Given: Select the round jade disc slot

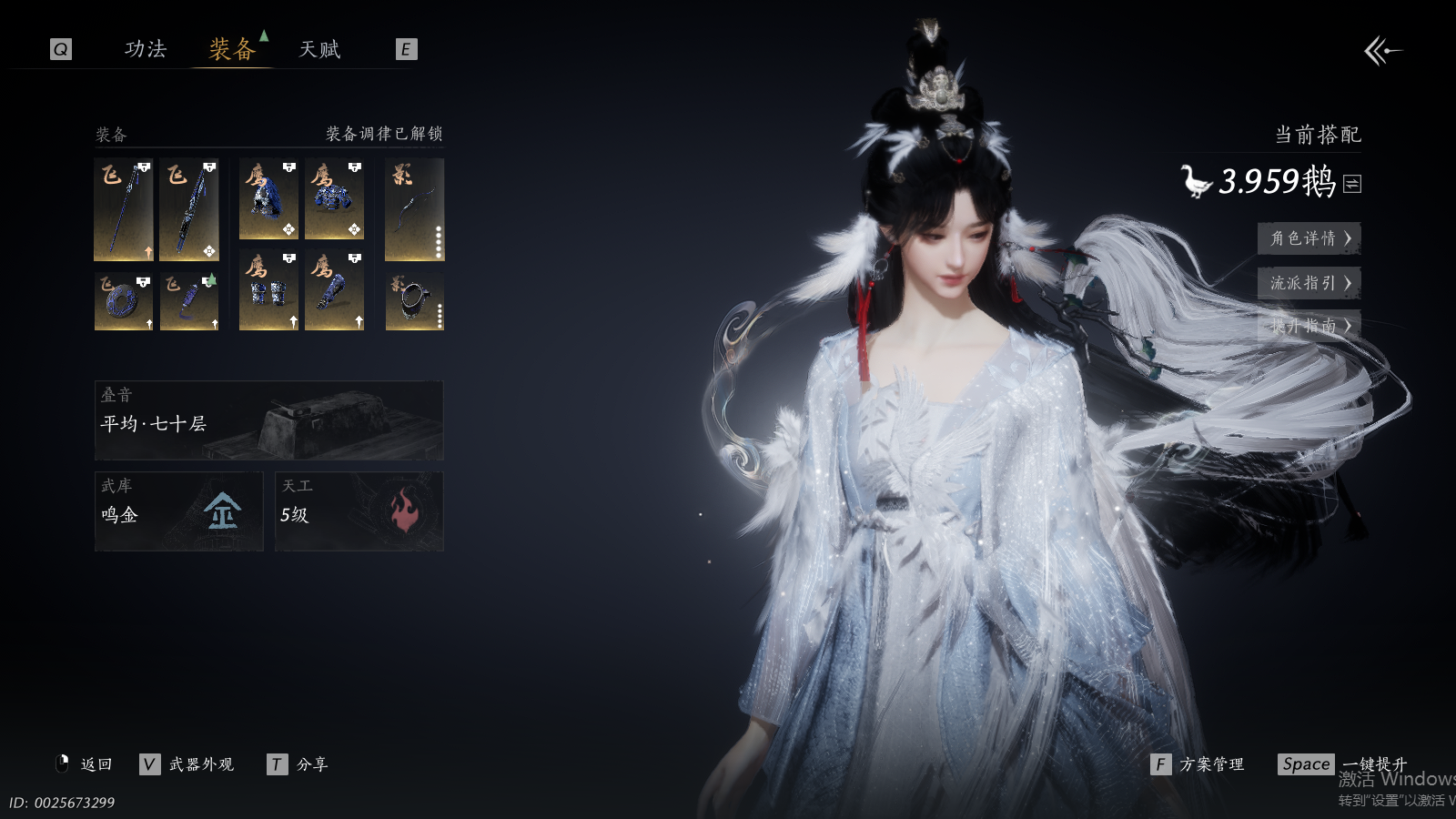Looking at the screenshot, I should pos(124,301).
